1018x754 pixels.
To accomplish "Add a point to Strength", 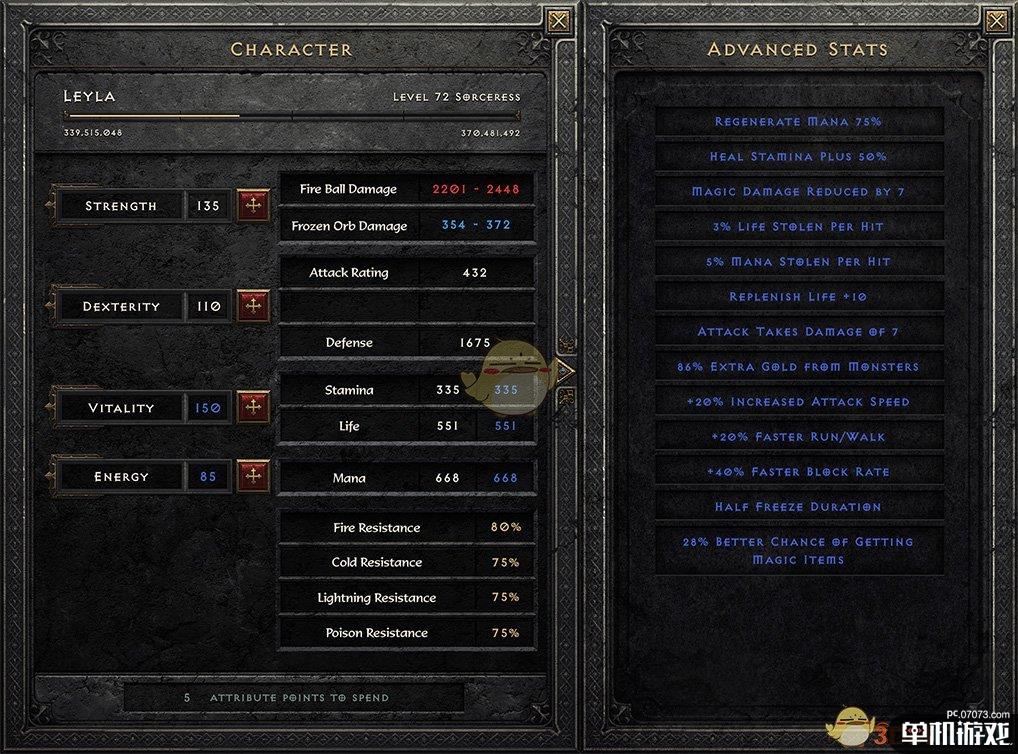I will pyautogui.click(x=253, y=206).
